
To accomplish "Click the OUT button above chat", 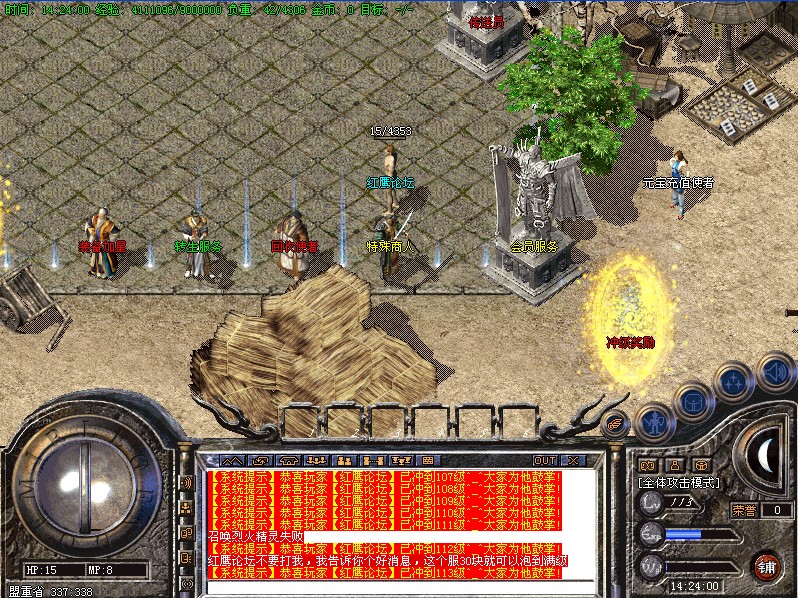I will [x=545, y=460].
